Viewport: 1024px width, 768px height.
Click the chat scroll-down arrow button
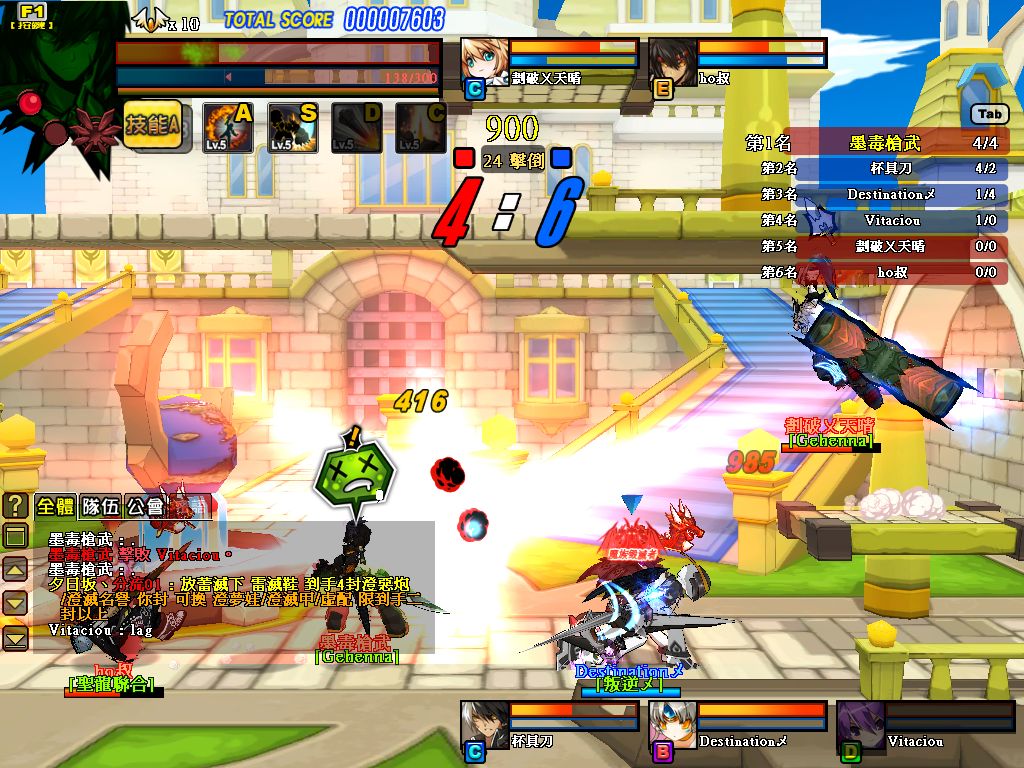point(16,603)
